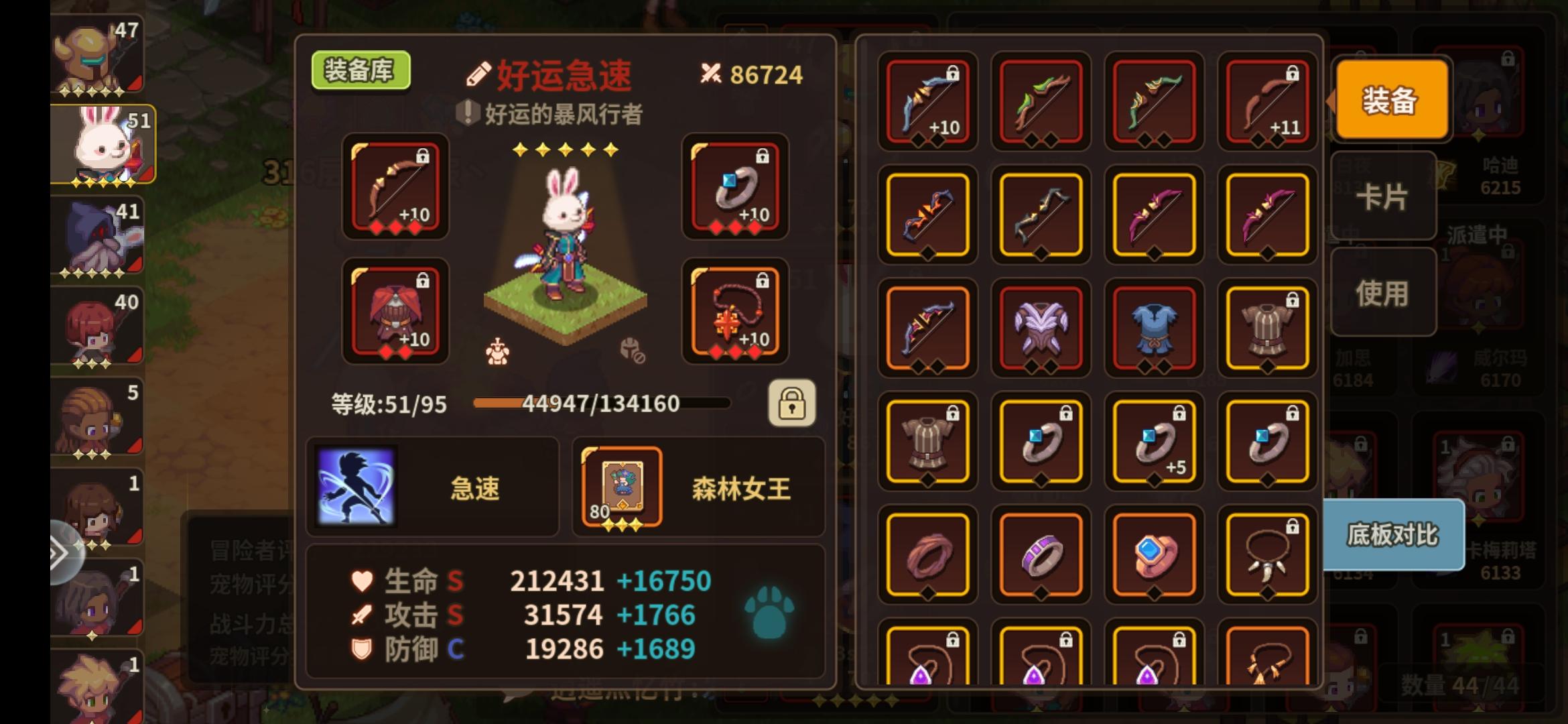Screen dimensions: 1568x724
Task: Click the pencil icon to rename 好运急速
Action: (478, 75)
